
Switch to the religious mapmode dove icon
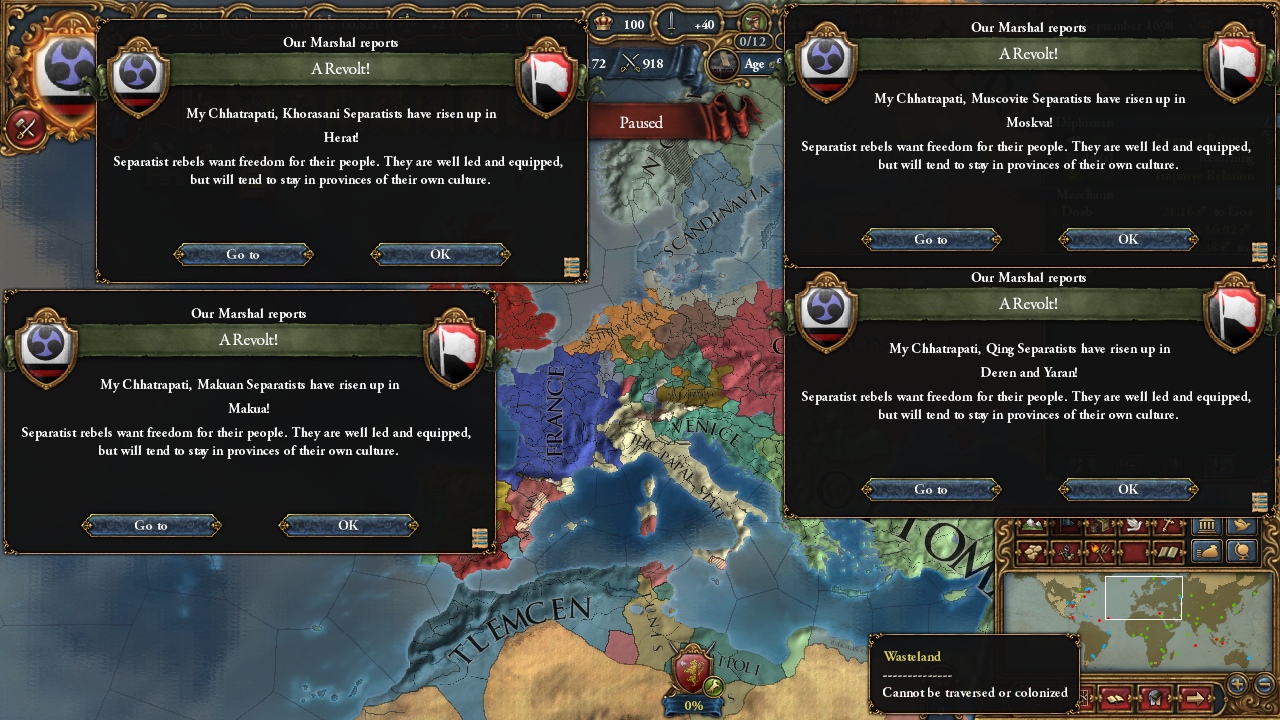tap(1132, 524)
